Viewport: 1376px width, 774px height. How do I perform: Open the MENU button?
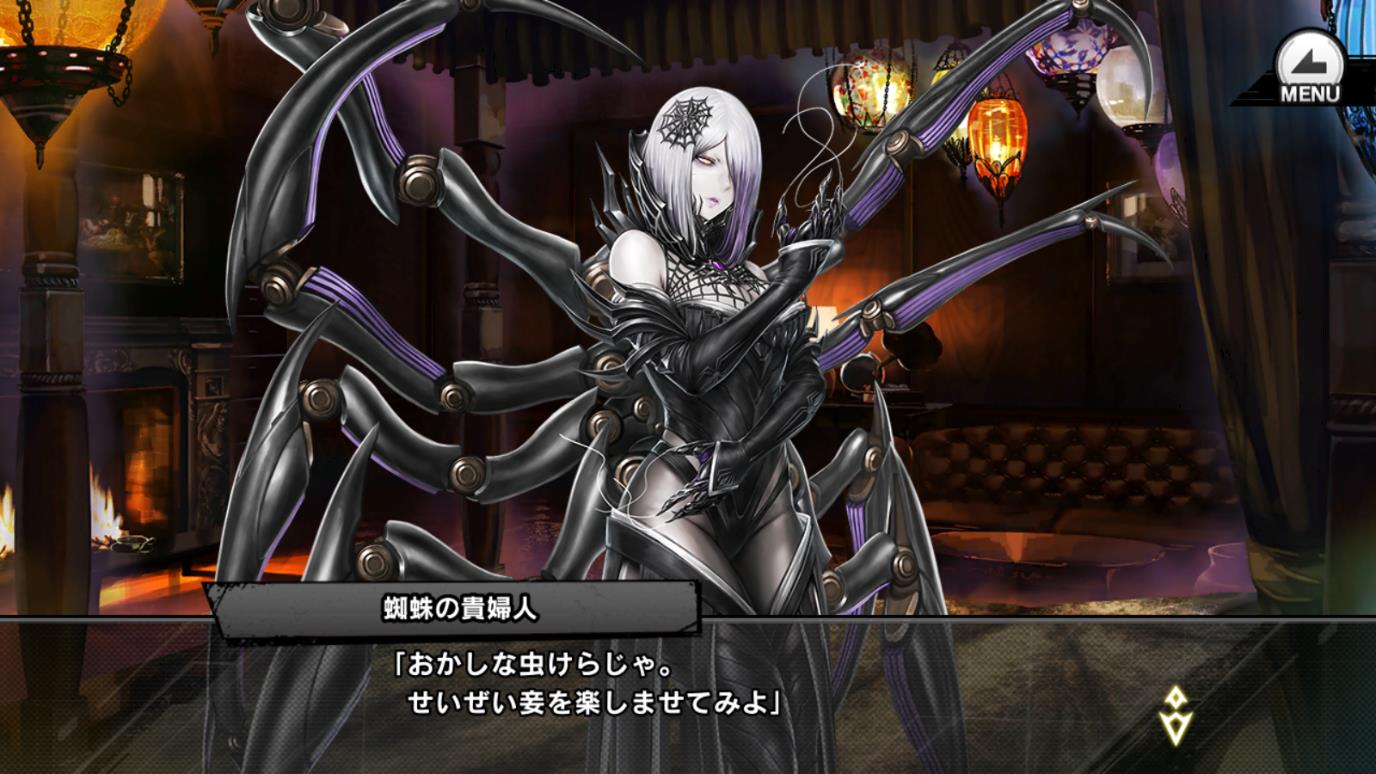[1308, 69]
